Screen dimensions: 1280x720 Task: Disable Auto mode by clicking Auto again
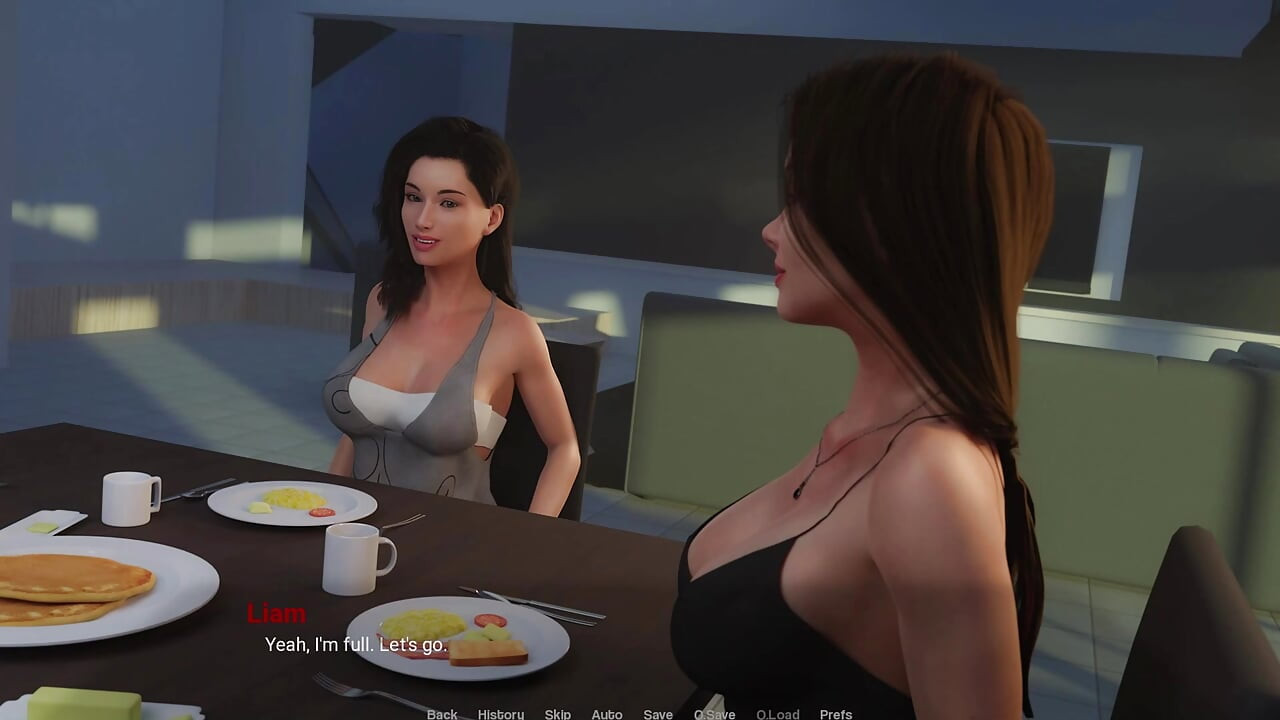[607, 714]
